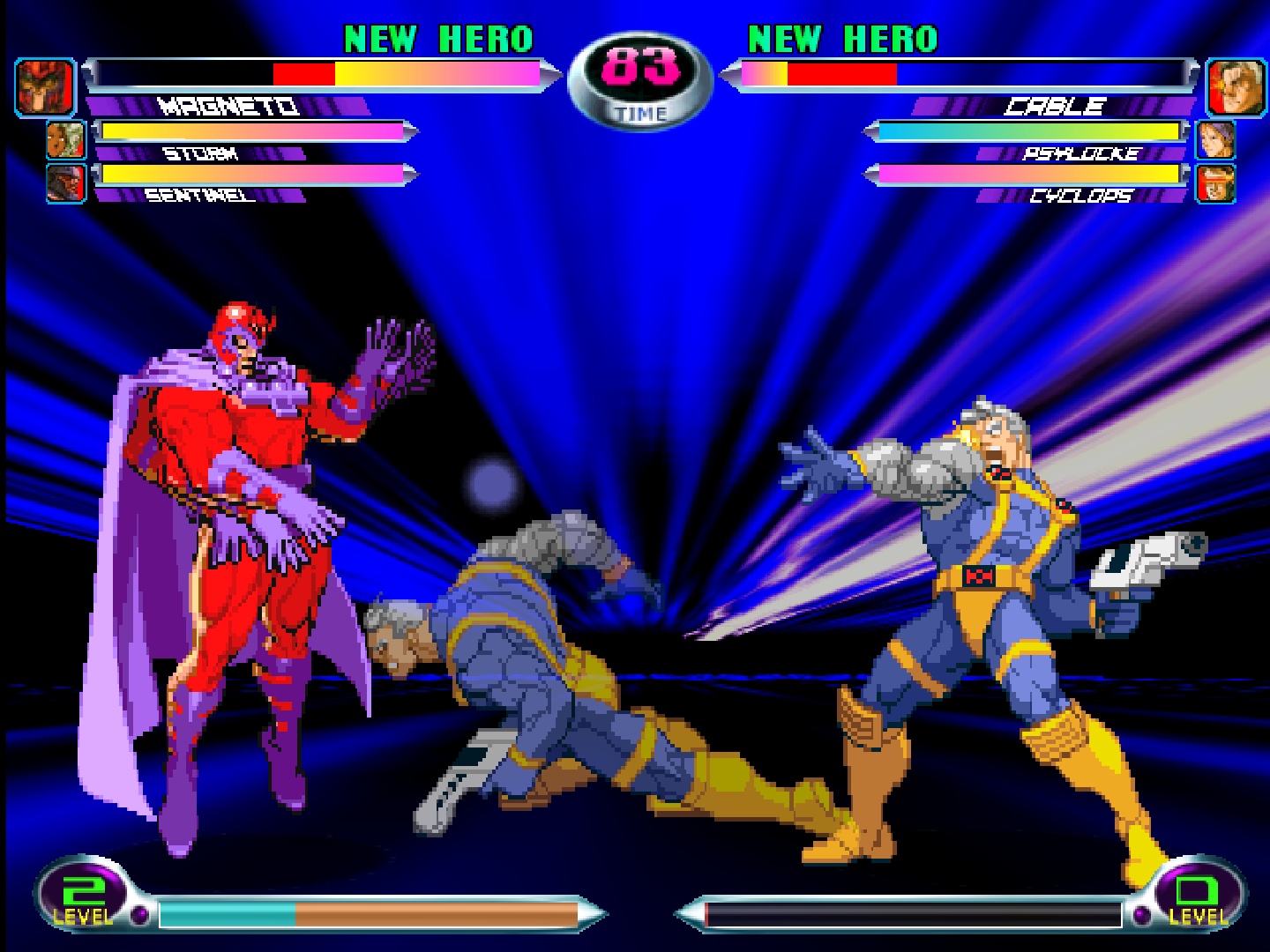
Task: Click Cable's character portrait
Action: pos(1235,87)
